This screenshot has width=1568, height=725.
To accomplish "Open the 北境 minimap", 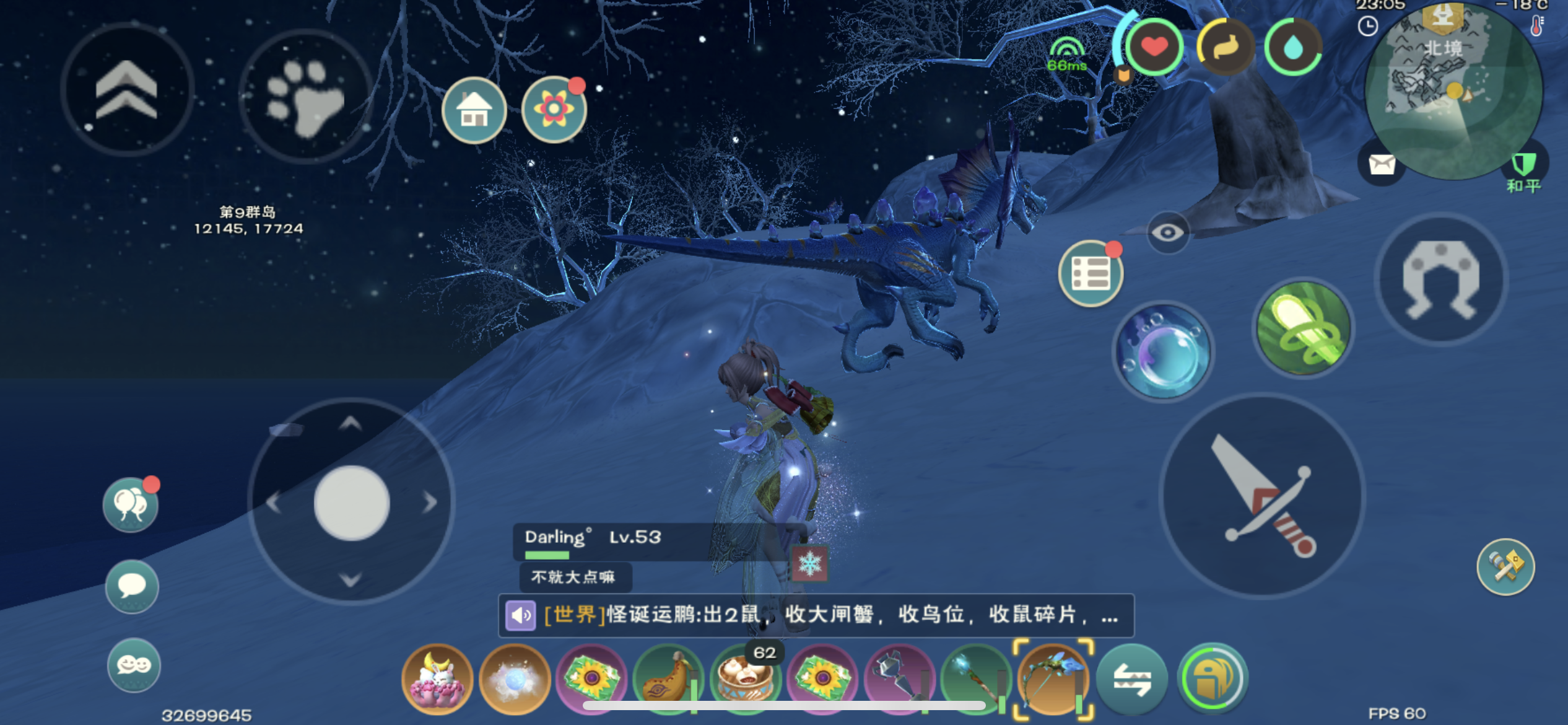I will pyautogui.click(x=1452, y=90).
